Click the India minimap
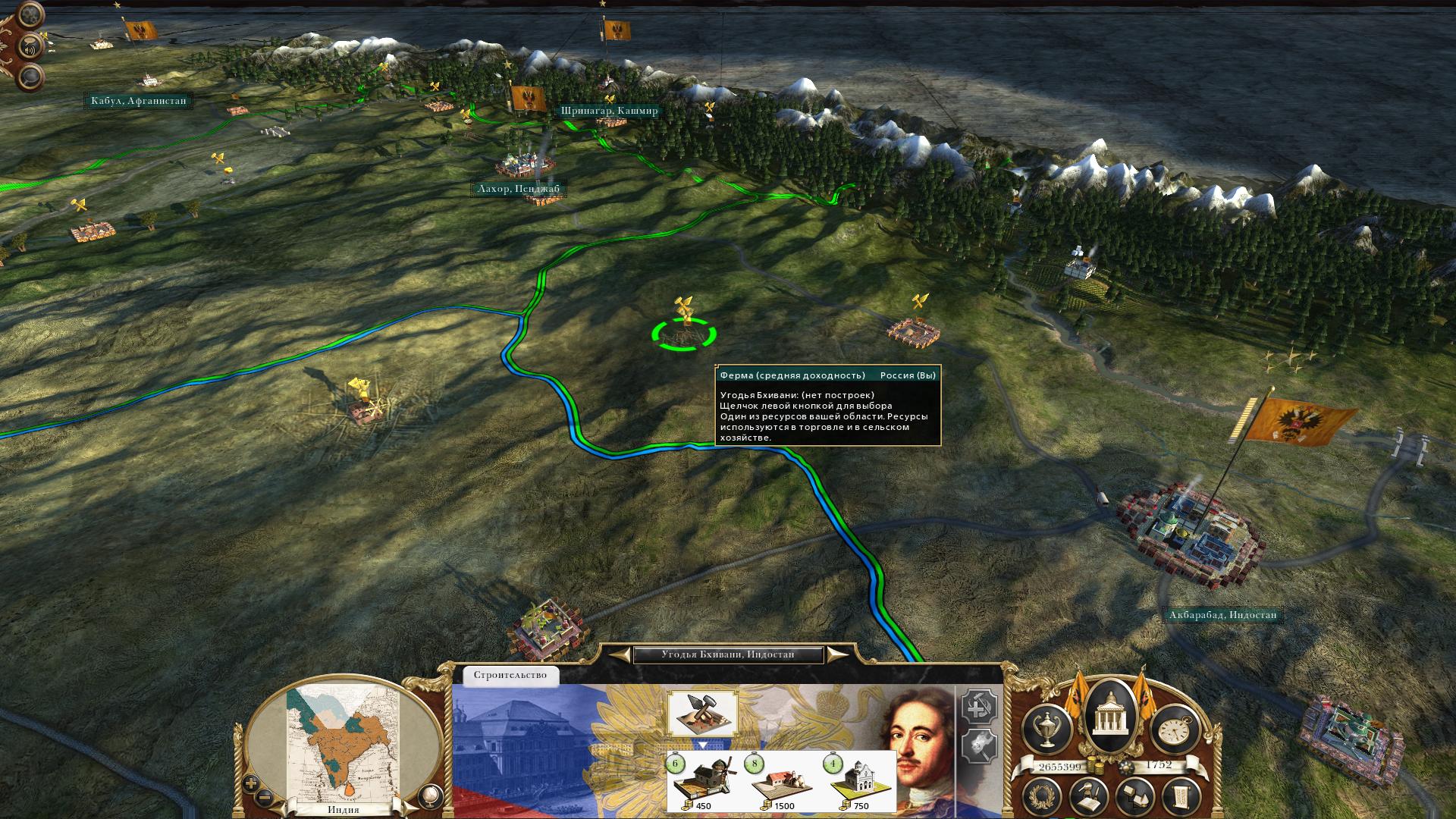1456x819 pixels. coord(344,743)
